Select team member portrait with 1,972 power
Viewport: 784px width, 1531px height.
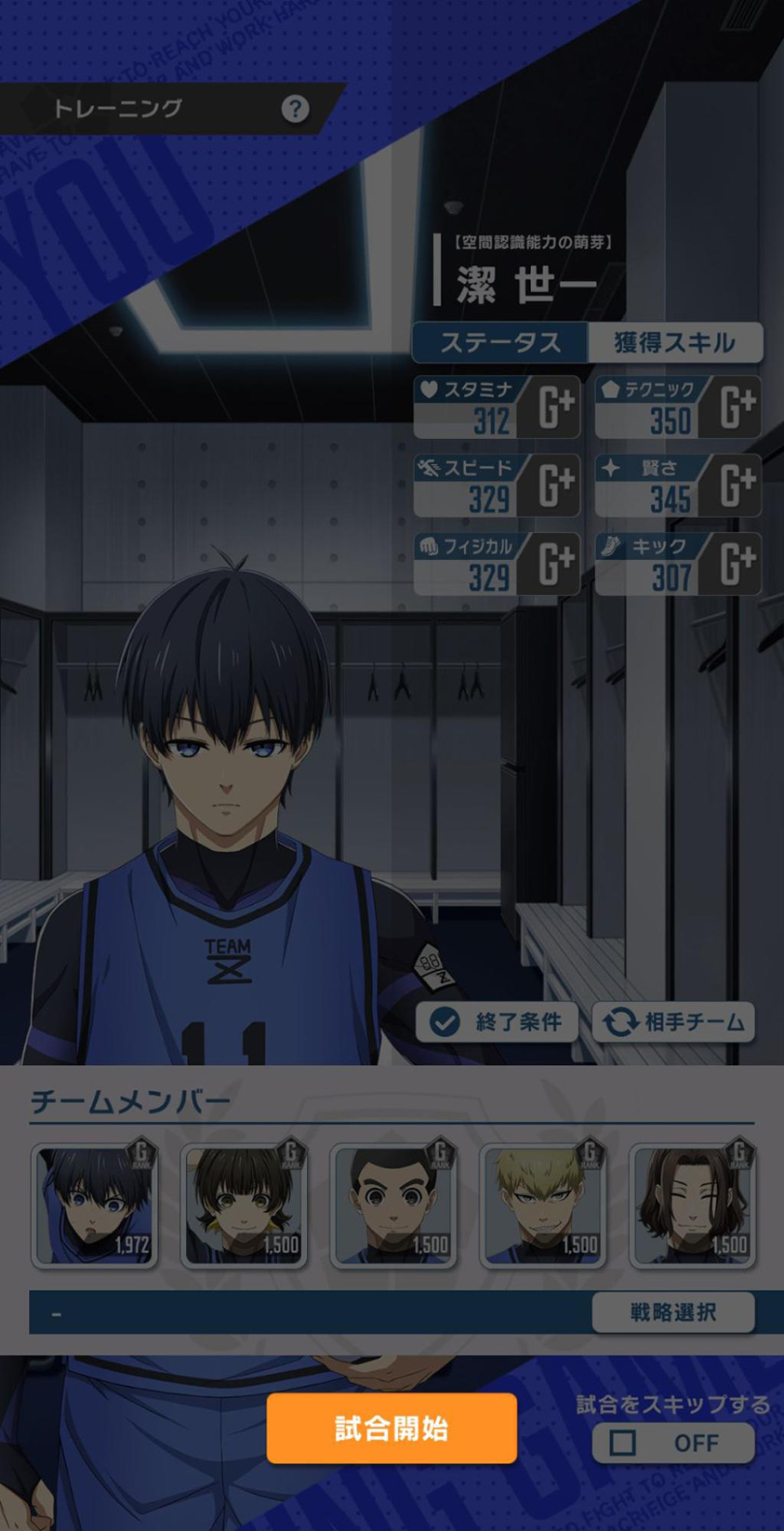coord(95,1206)
